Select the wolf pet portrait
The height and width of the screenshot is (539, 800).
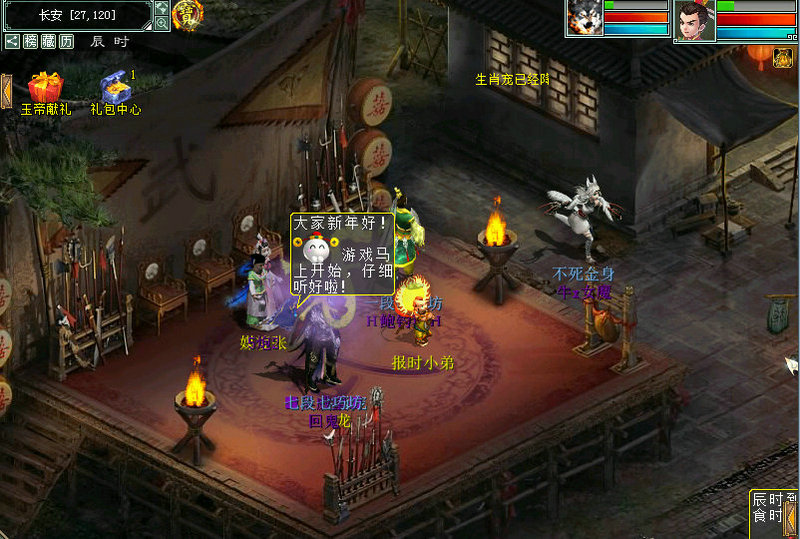point(583,19)
